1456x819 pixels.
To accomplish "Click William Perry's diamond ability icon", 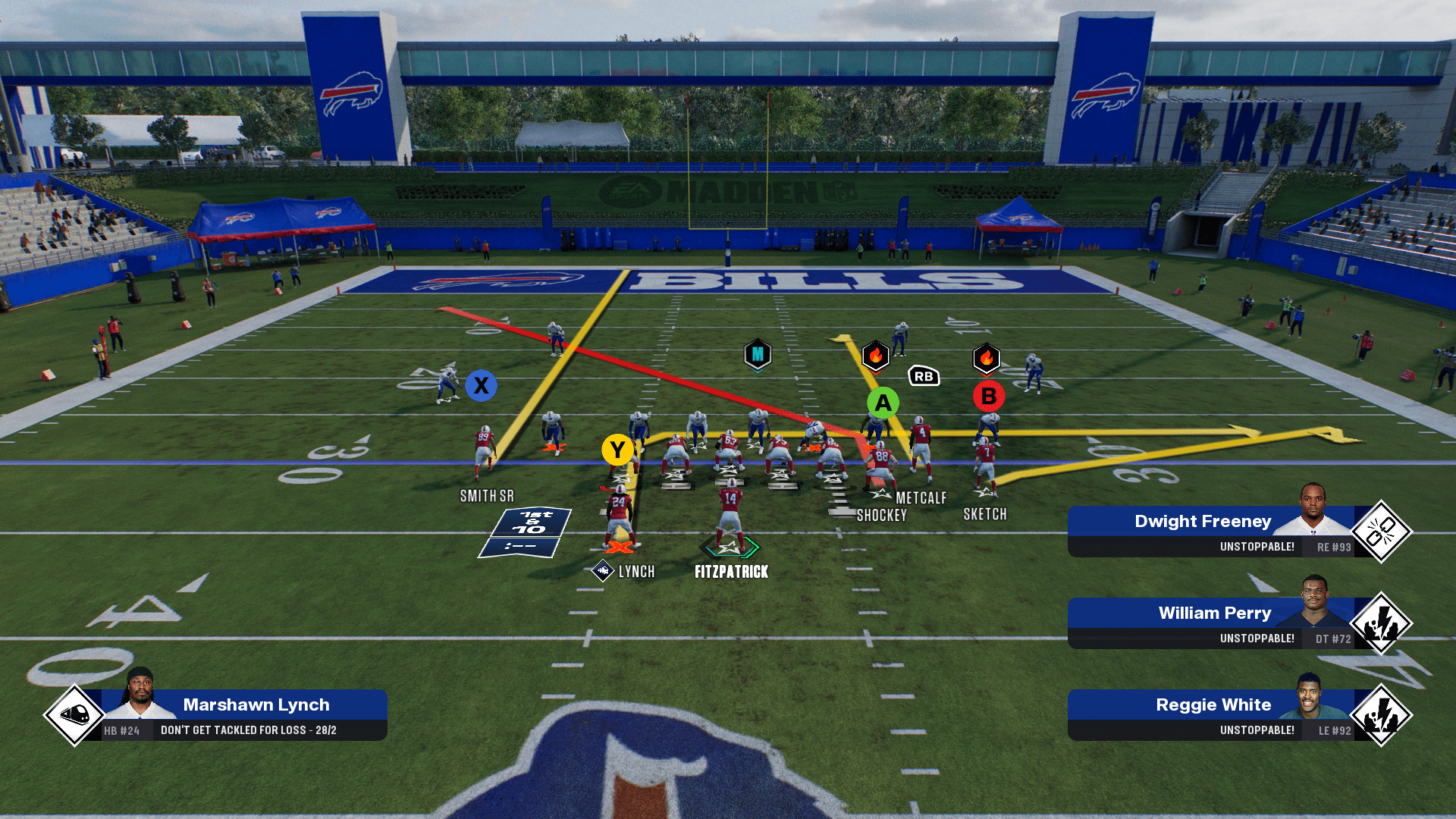I will (1381, 623).
